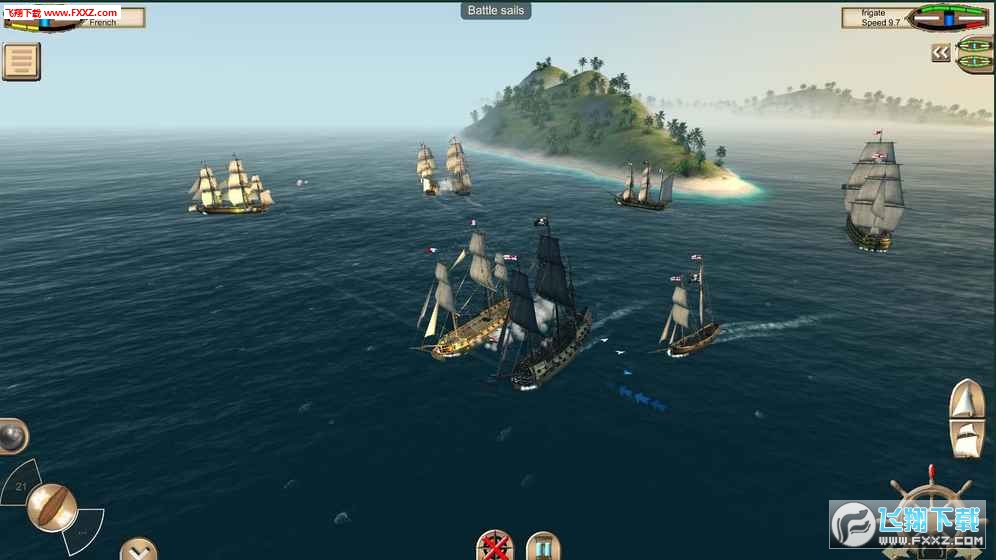Pause the battle with the pause button
Screen dimensions: 996x560
click(543, 547)
